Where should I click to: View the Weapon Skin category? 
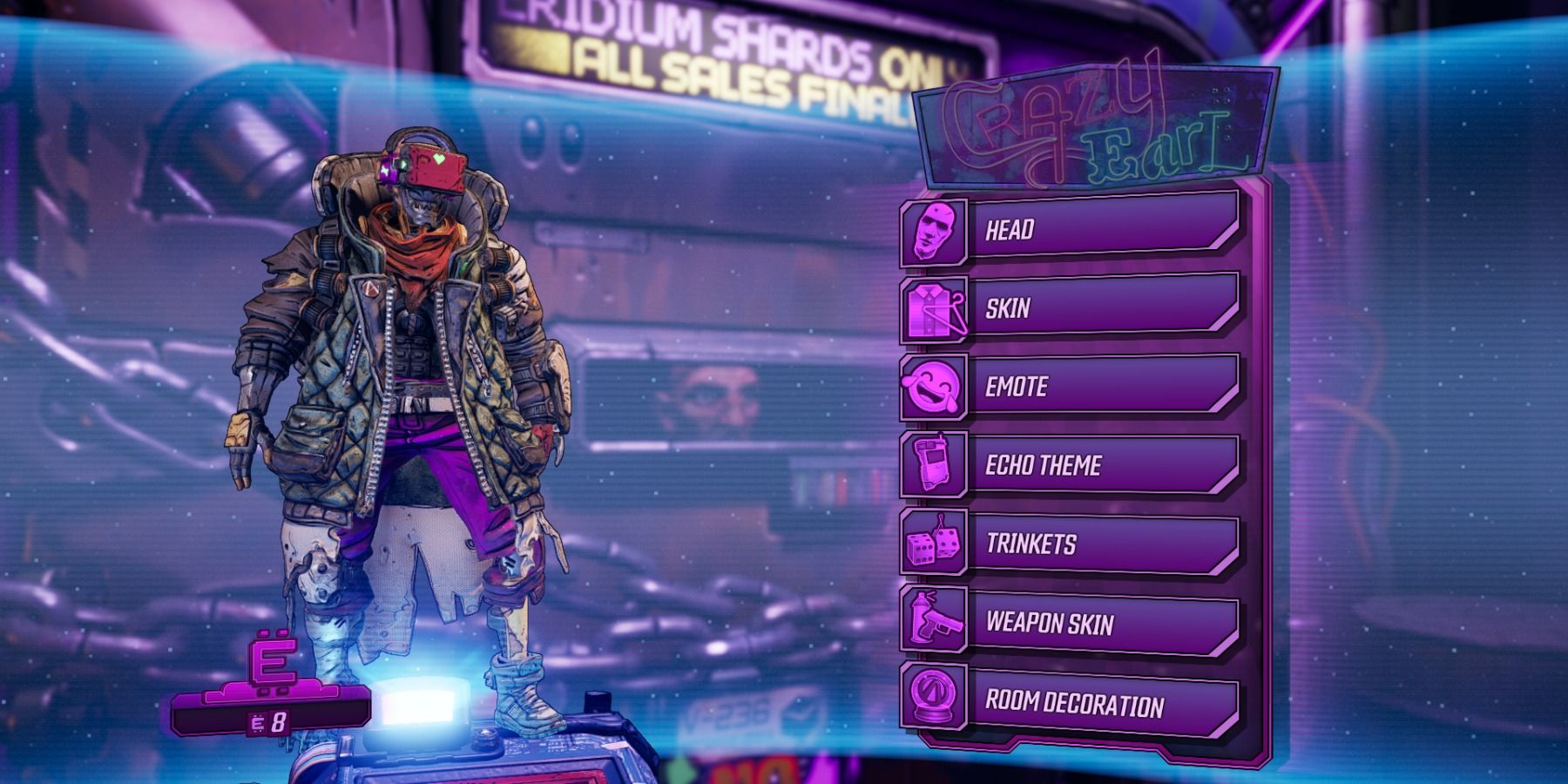(x=1071, y=623)
